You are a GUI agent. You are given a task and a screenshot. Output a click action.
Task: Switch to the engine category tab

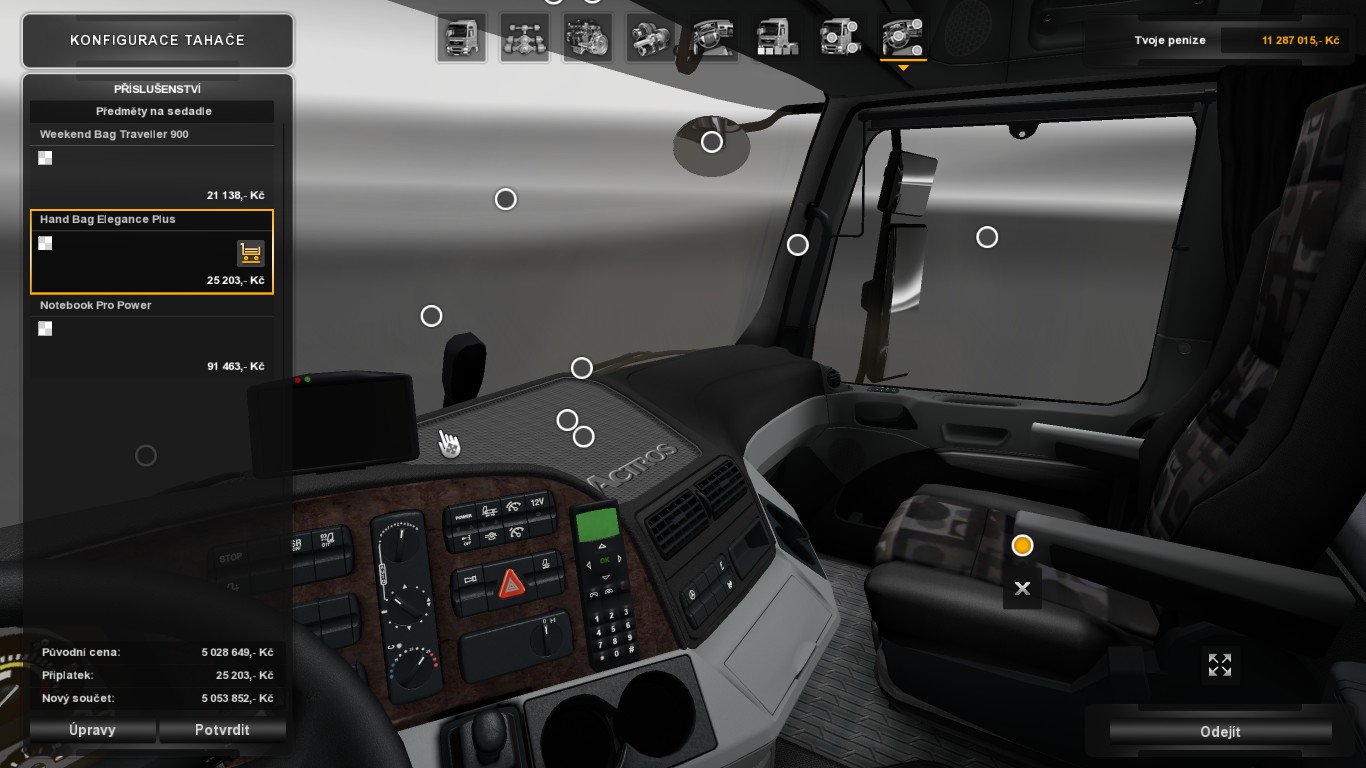click(x=588, y=38)
